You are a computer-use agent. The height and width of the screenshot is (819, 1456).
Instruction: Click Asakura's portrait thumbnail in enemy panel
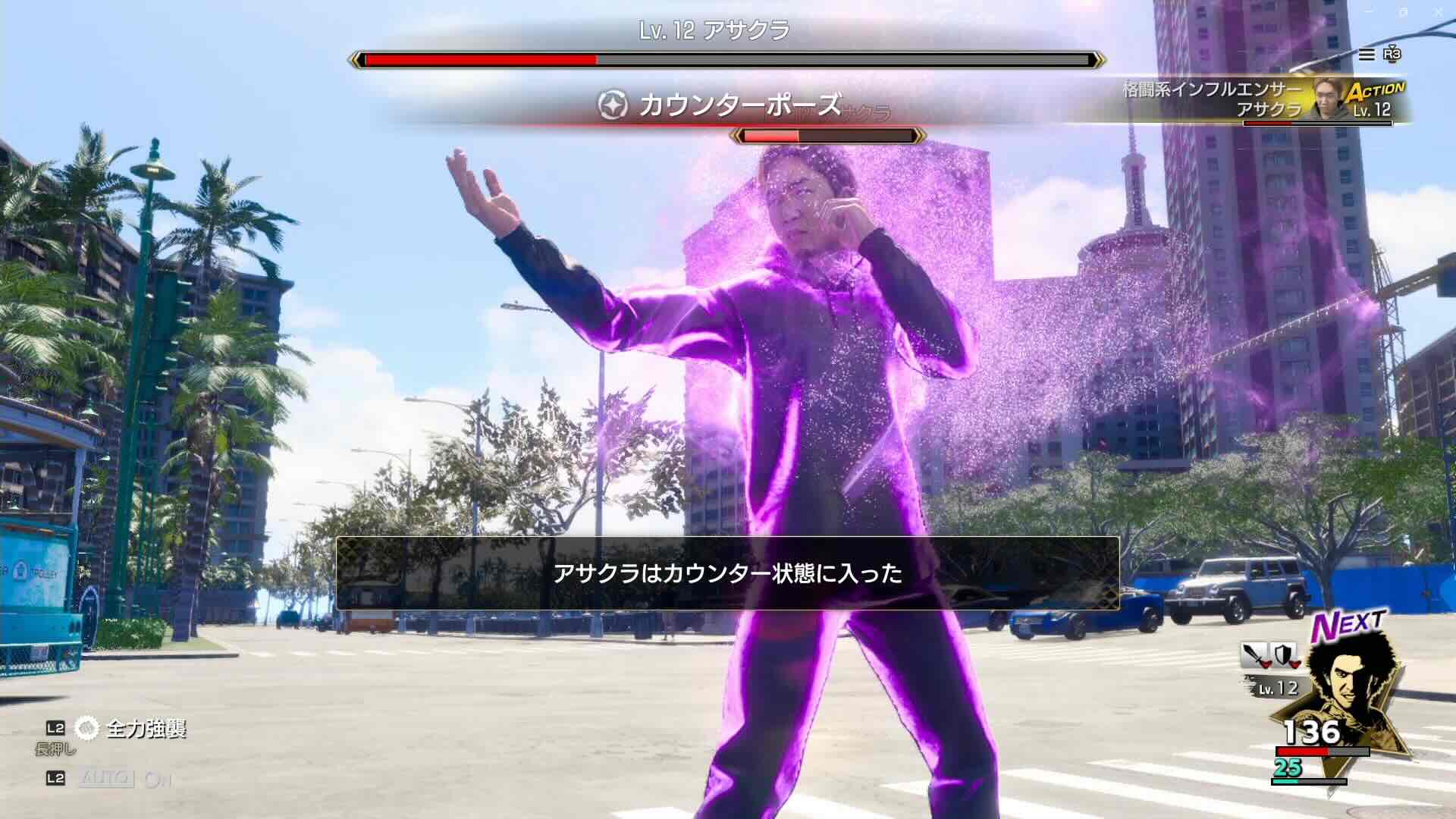click(1326, 97)
